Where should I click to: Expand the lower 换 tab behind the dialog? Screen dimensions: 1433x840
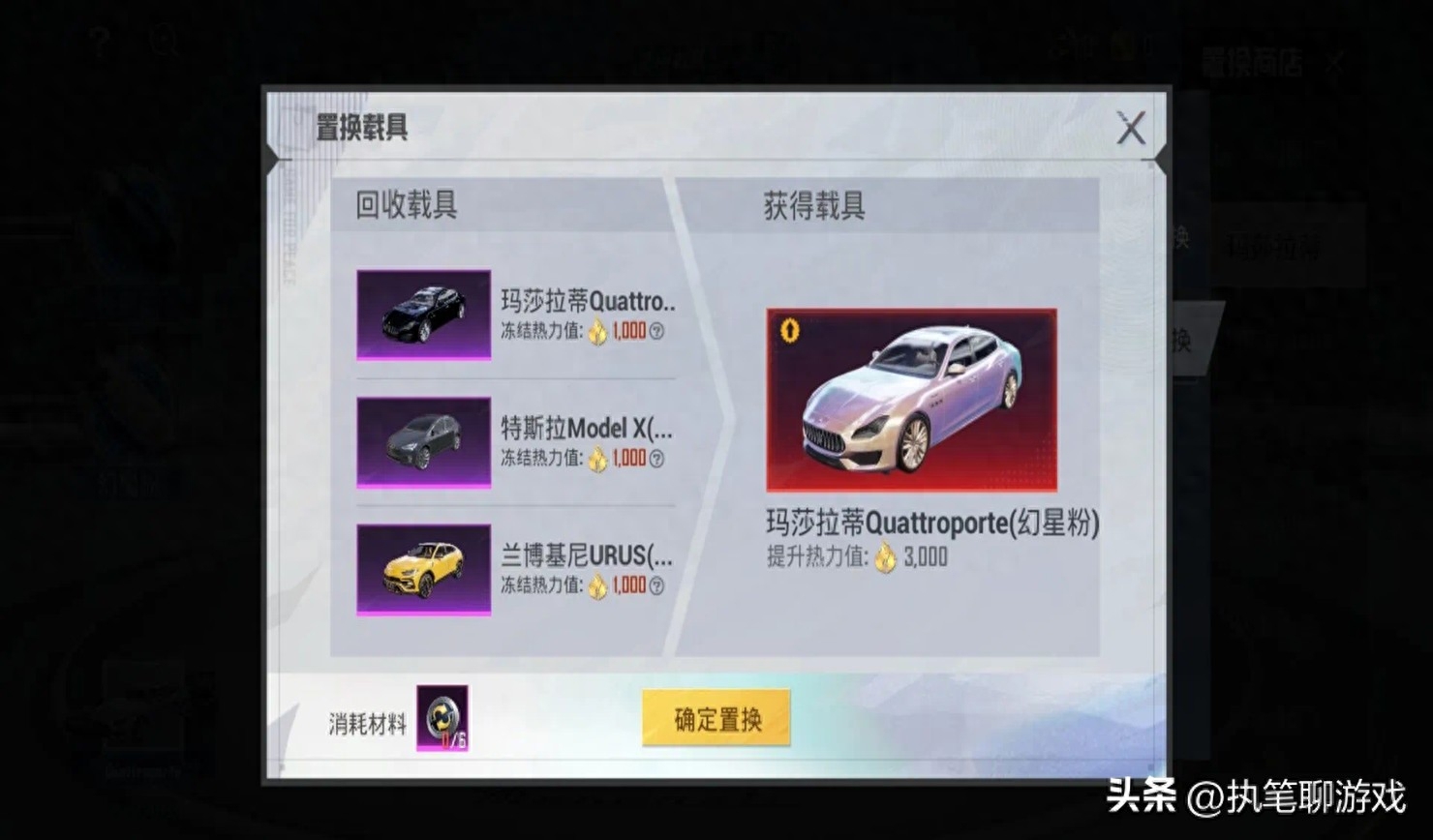coord(1183,342)
